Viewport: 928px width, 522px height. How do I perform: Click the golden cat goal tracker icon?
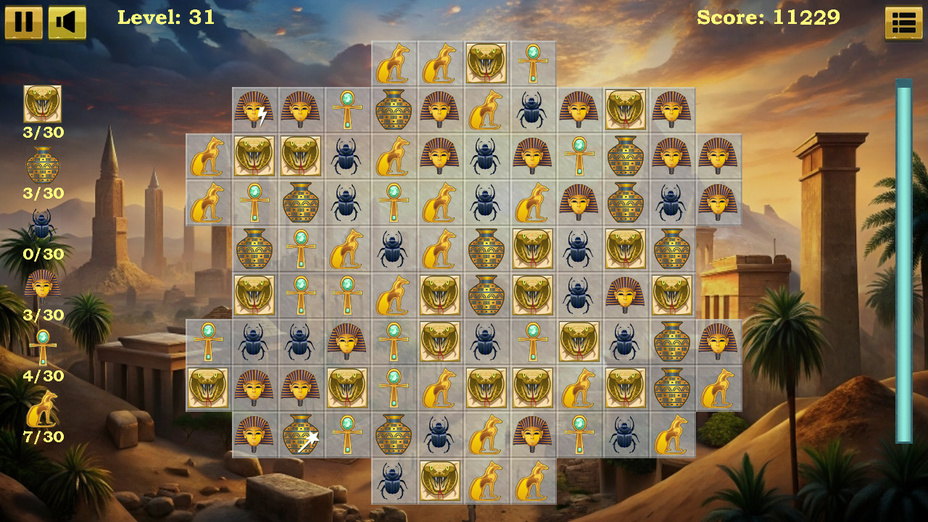point(42,409)
